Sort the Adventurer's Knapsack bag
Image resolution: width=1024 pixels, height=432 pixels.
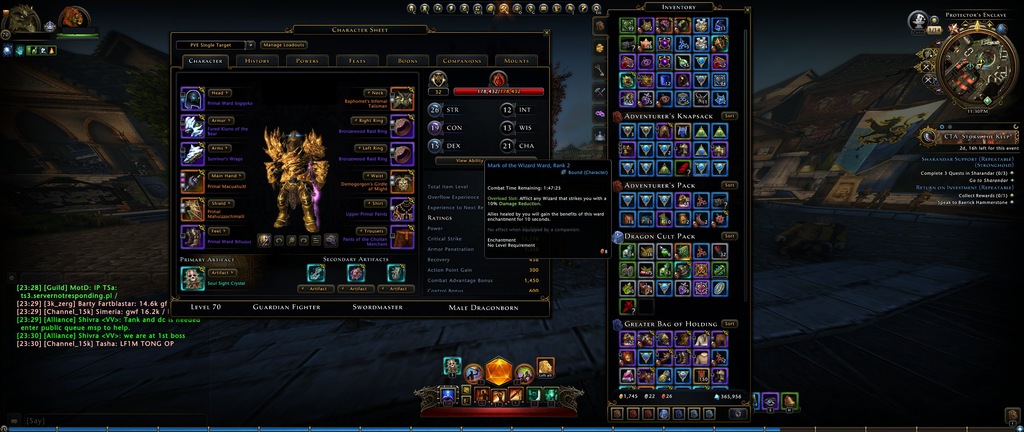tap(729, 116)
